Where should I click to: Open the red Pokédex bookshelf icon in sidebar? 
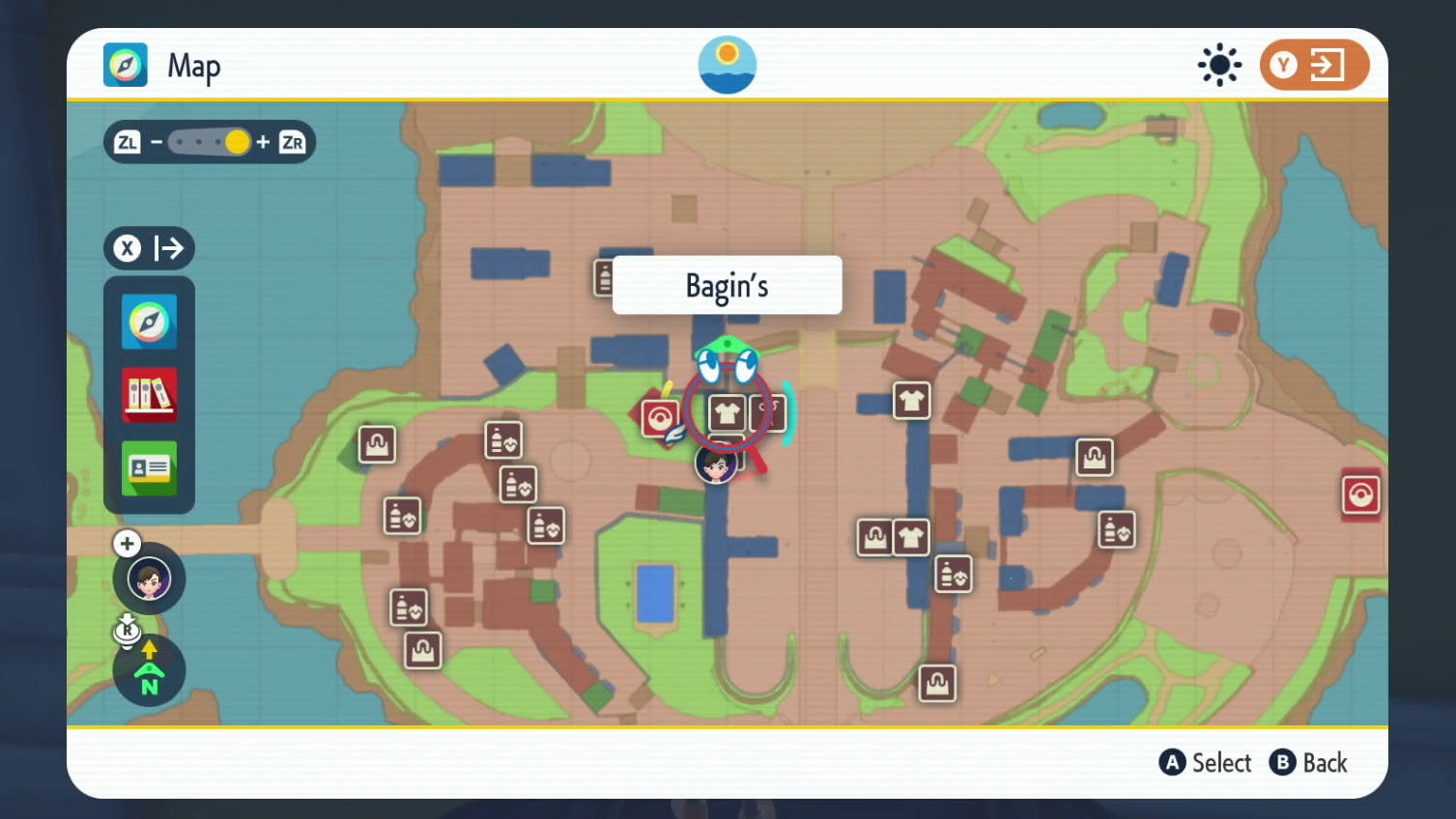click(149, 396)
